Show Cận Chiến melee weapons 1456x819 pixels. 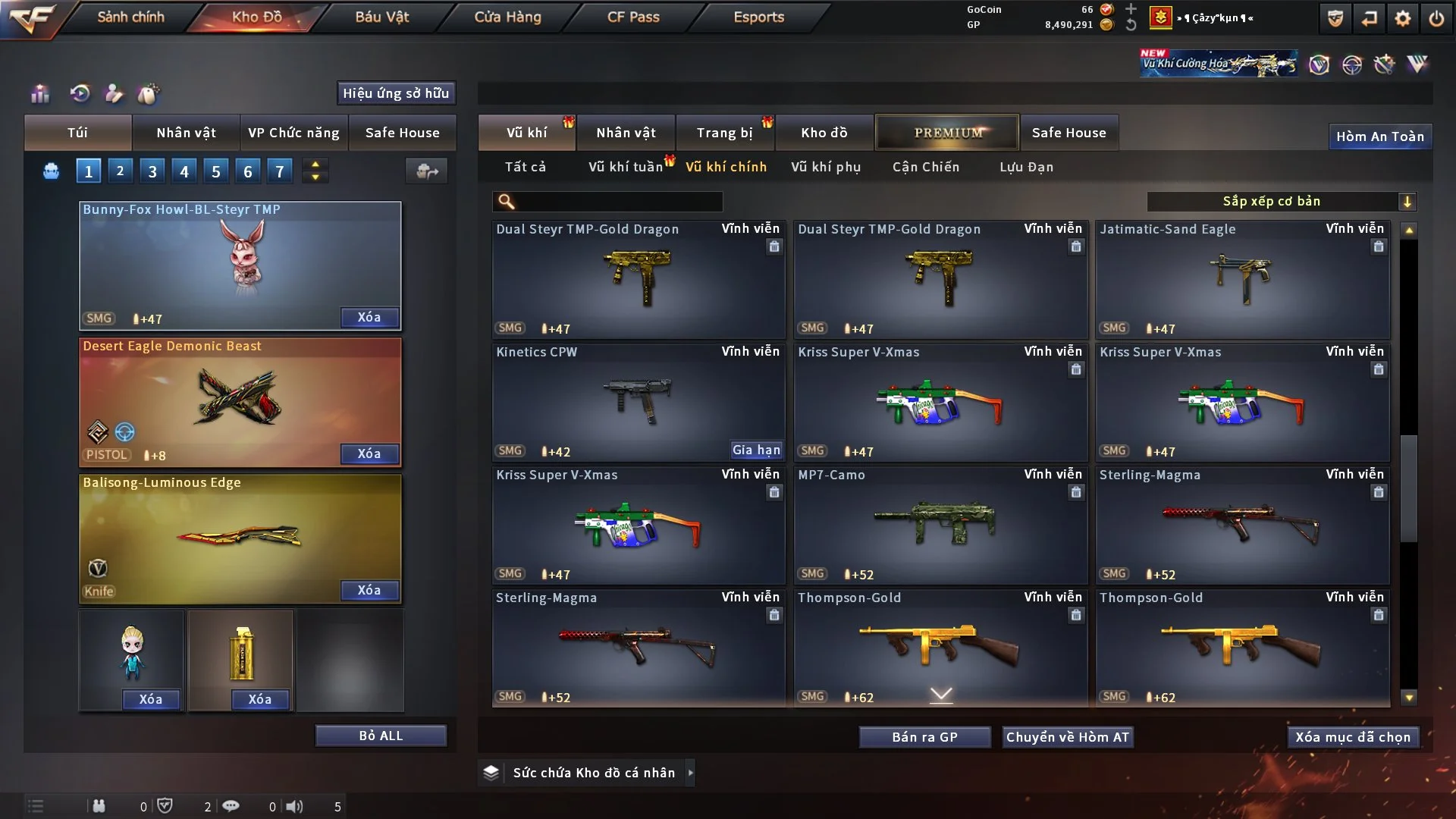[x=925, y=167]
